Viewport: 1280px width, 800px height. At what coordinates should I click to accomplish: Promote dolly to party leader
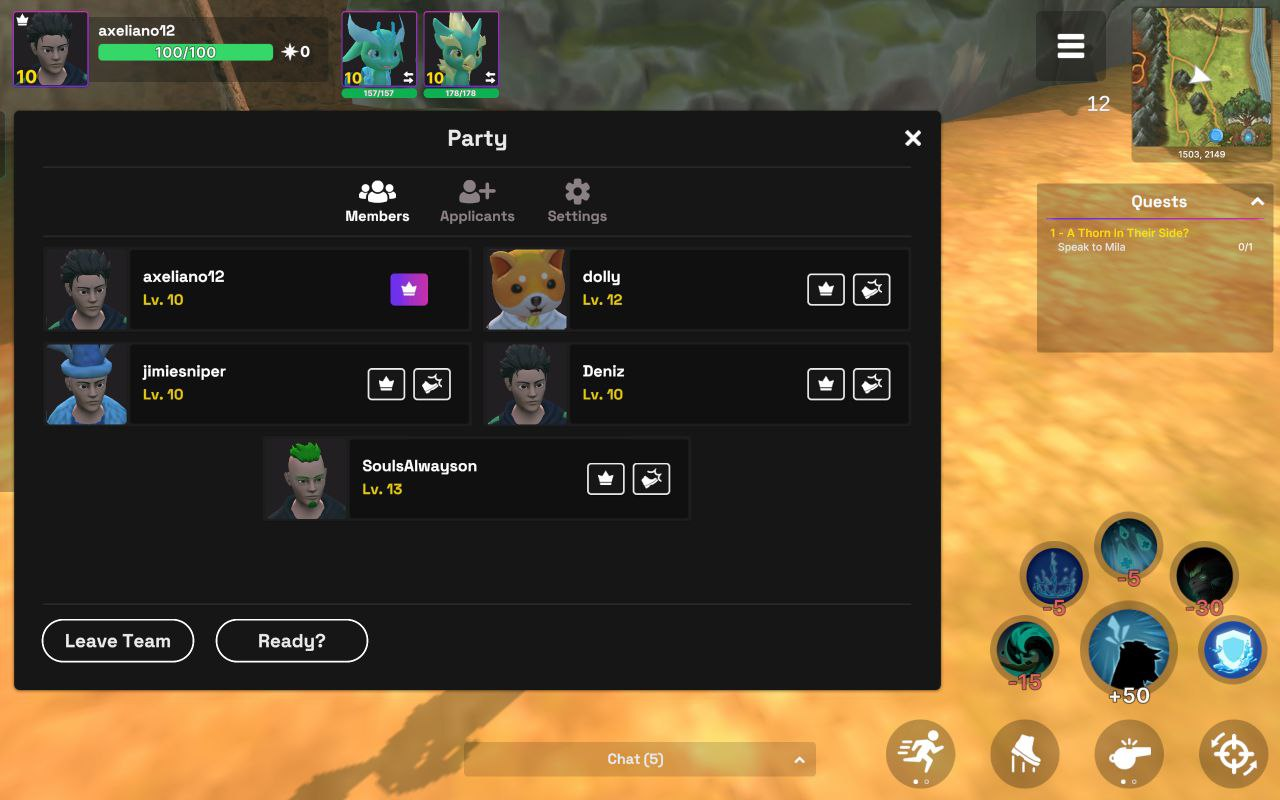[x=826, y=290]
